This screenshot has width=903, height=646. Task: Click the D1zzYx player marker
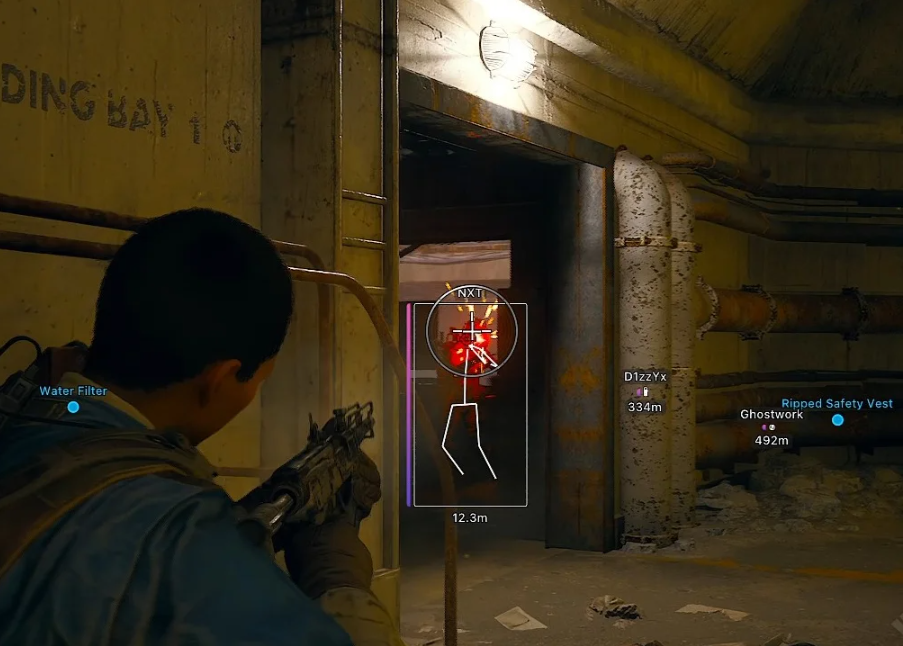click(645, 391)
